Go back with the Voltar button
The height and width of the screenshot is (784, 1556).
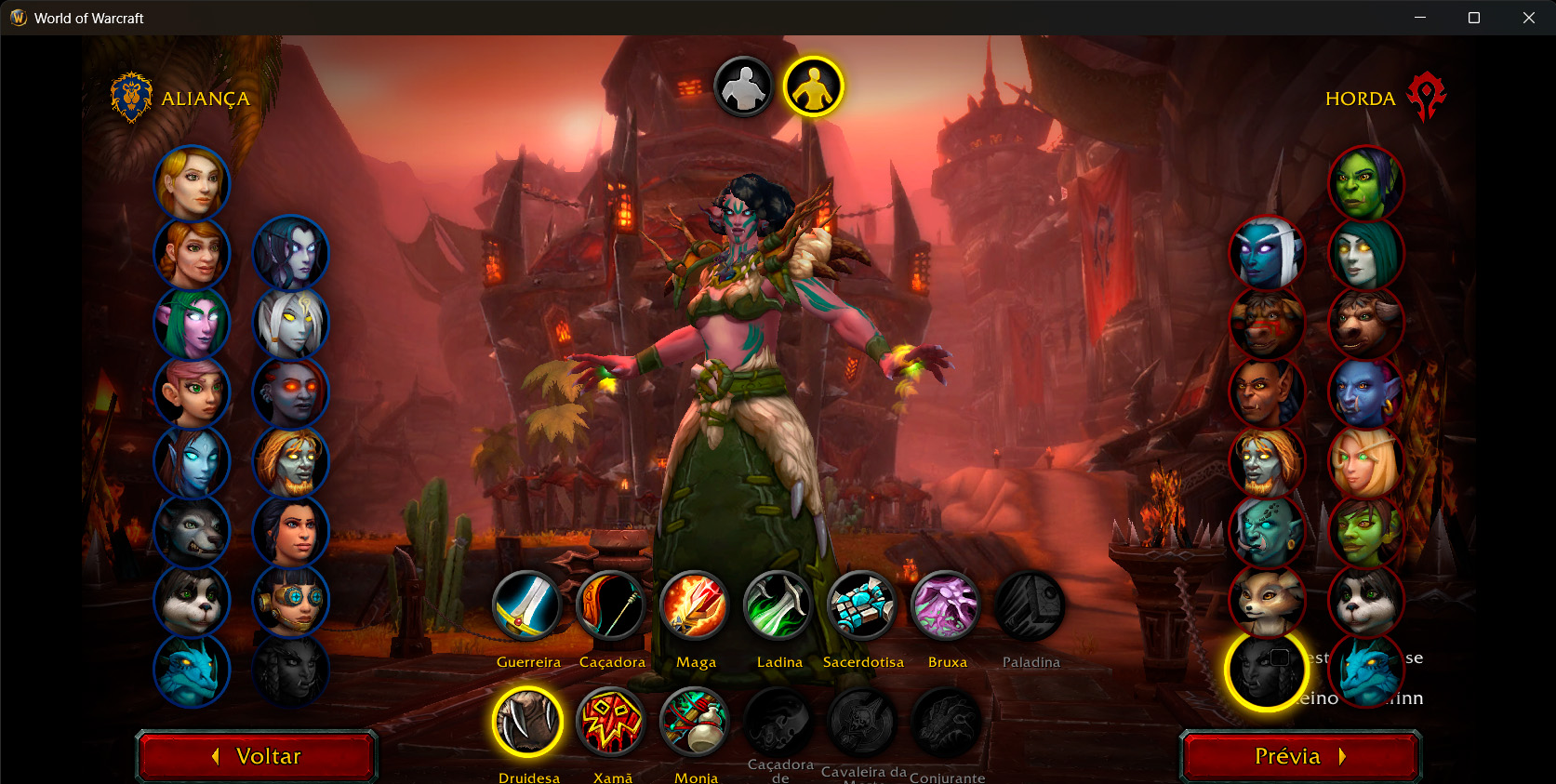coord(257,756)
